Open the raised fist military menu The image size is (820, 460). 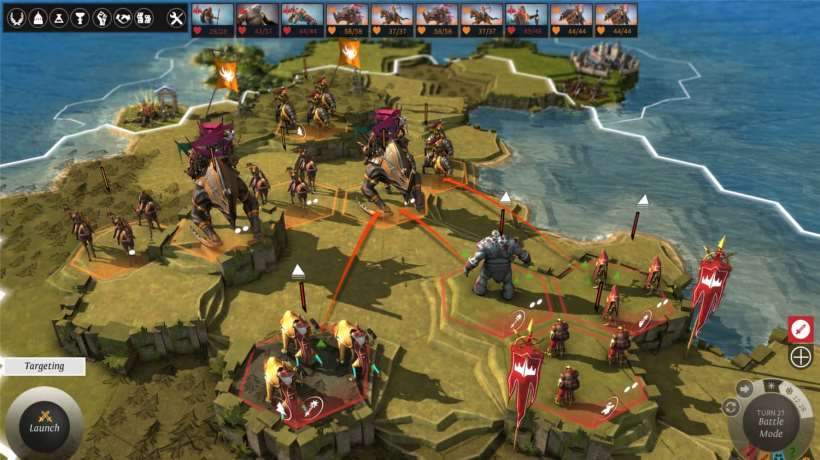(x=101, y=18)
